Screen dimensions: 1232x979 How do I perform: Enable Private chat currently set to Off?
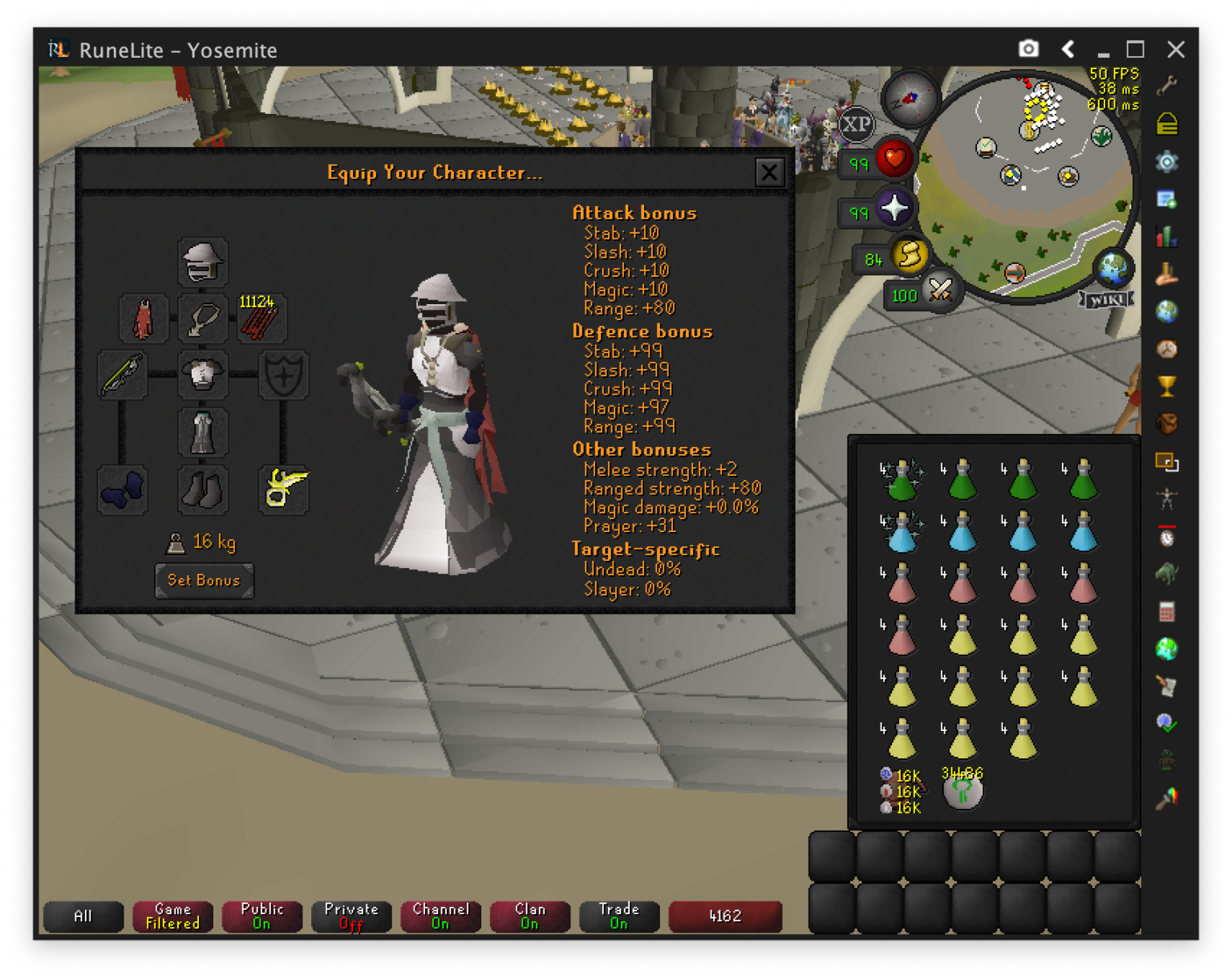tap(351, 916)
